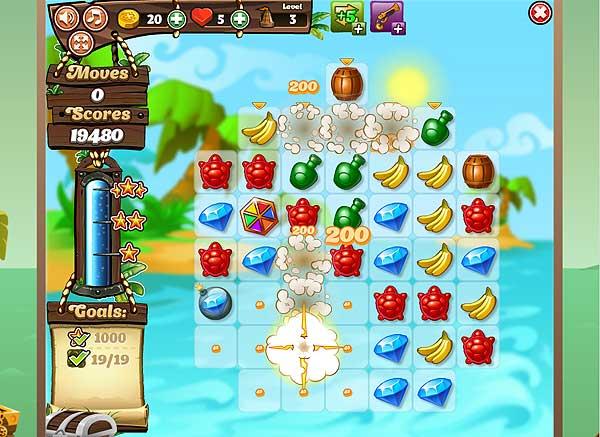Close the level with the red X

(539, 13)
